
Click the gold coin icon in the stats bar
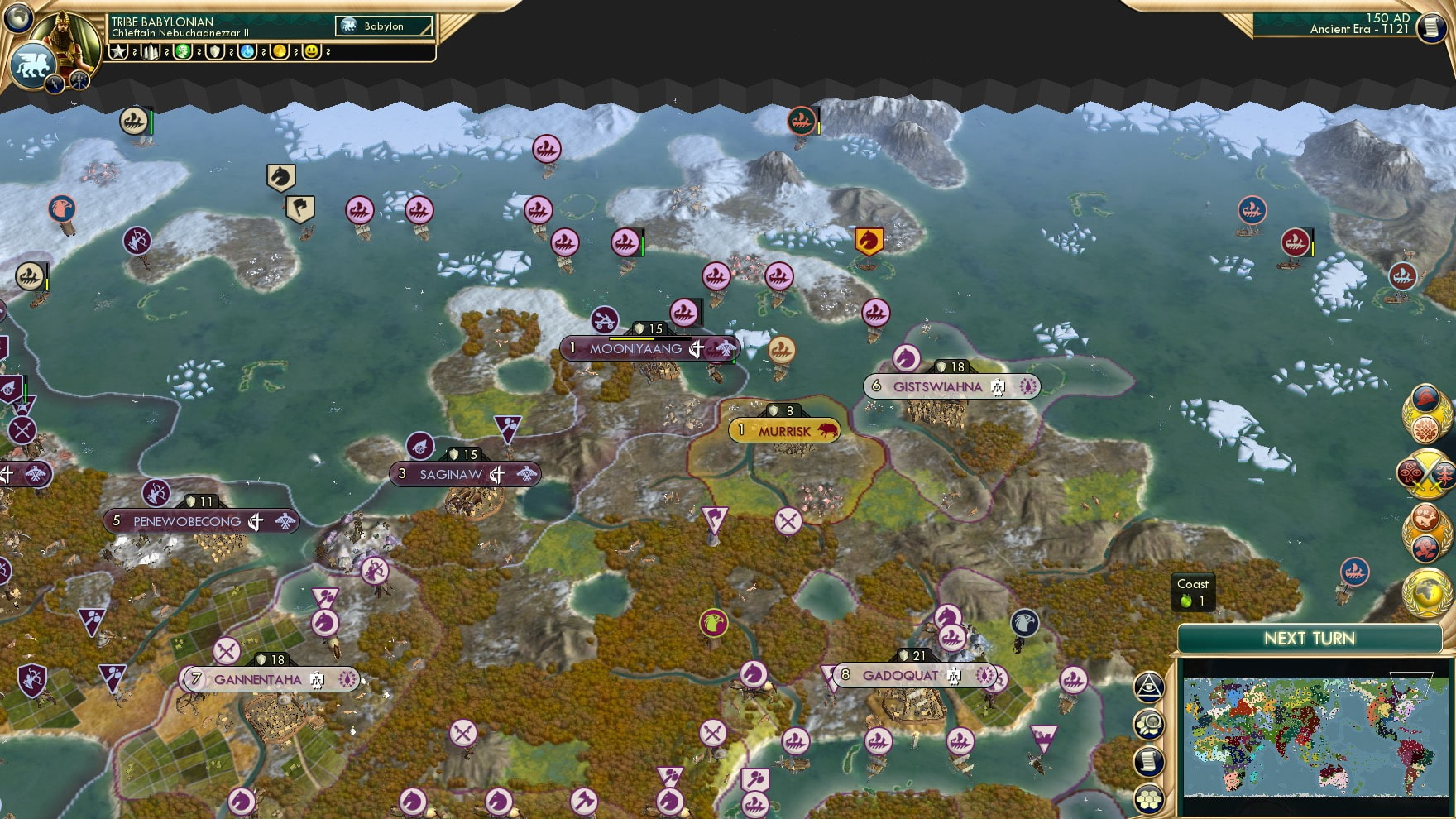pyautogui.click(x=280, y=51)
